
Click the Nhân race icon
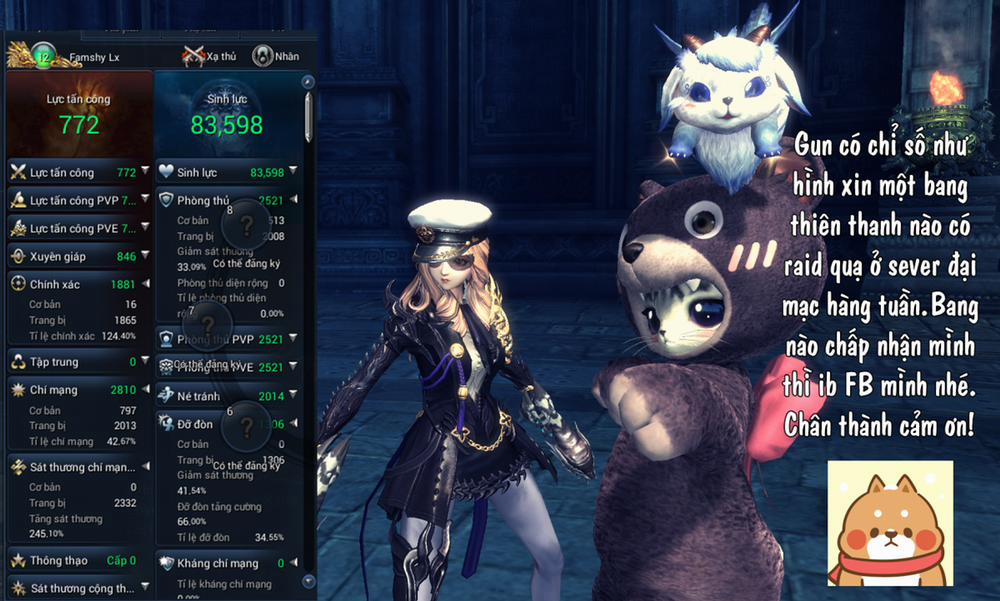tap(263, 56)
